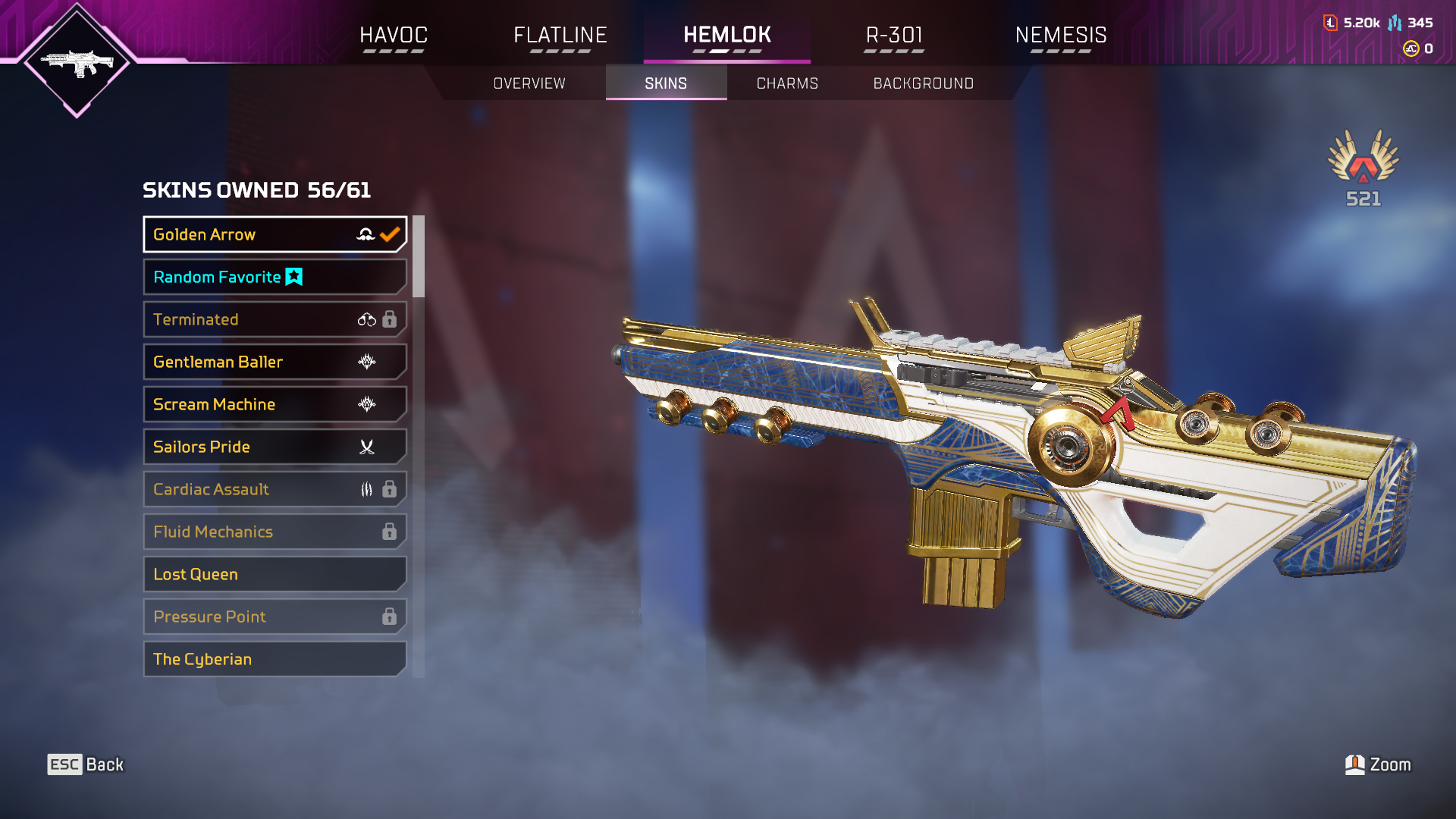The height and width of the screenshot is (819, 1456).
Task: Select the Golden Arrow skin
Action: [x=275, y=234]
